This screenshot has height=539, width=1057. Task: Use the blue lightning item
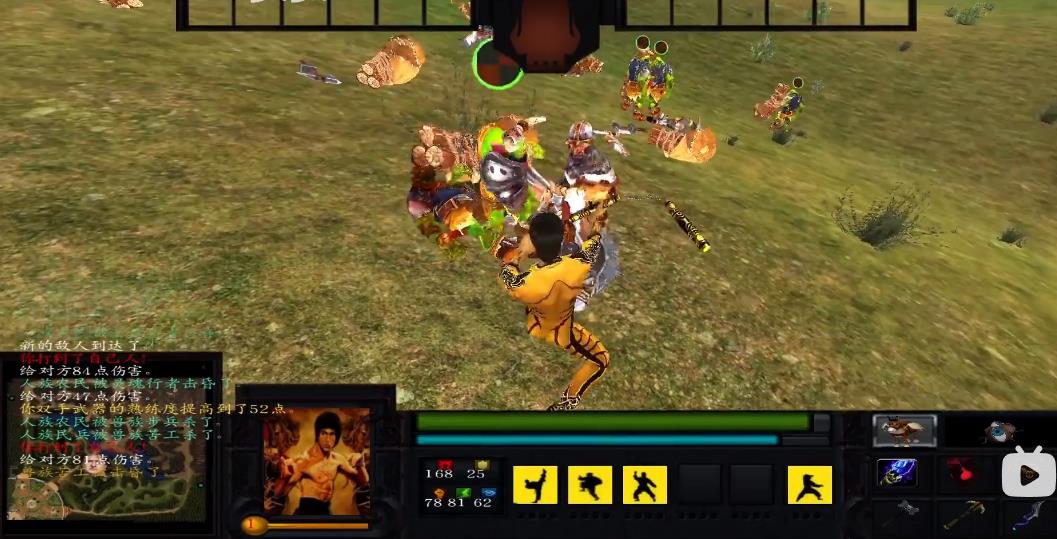(x=897, y=473)
